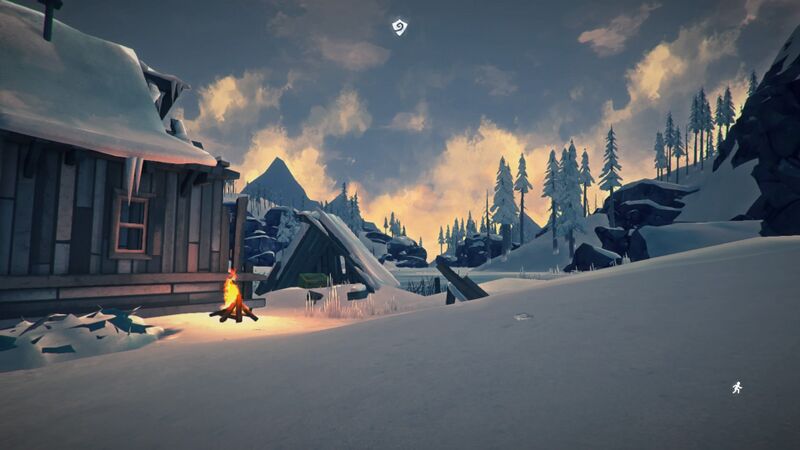Click the spiral shield marker icon
800x450 pixels.
point(400,27)
